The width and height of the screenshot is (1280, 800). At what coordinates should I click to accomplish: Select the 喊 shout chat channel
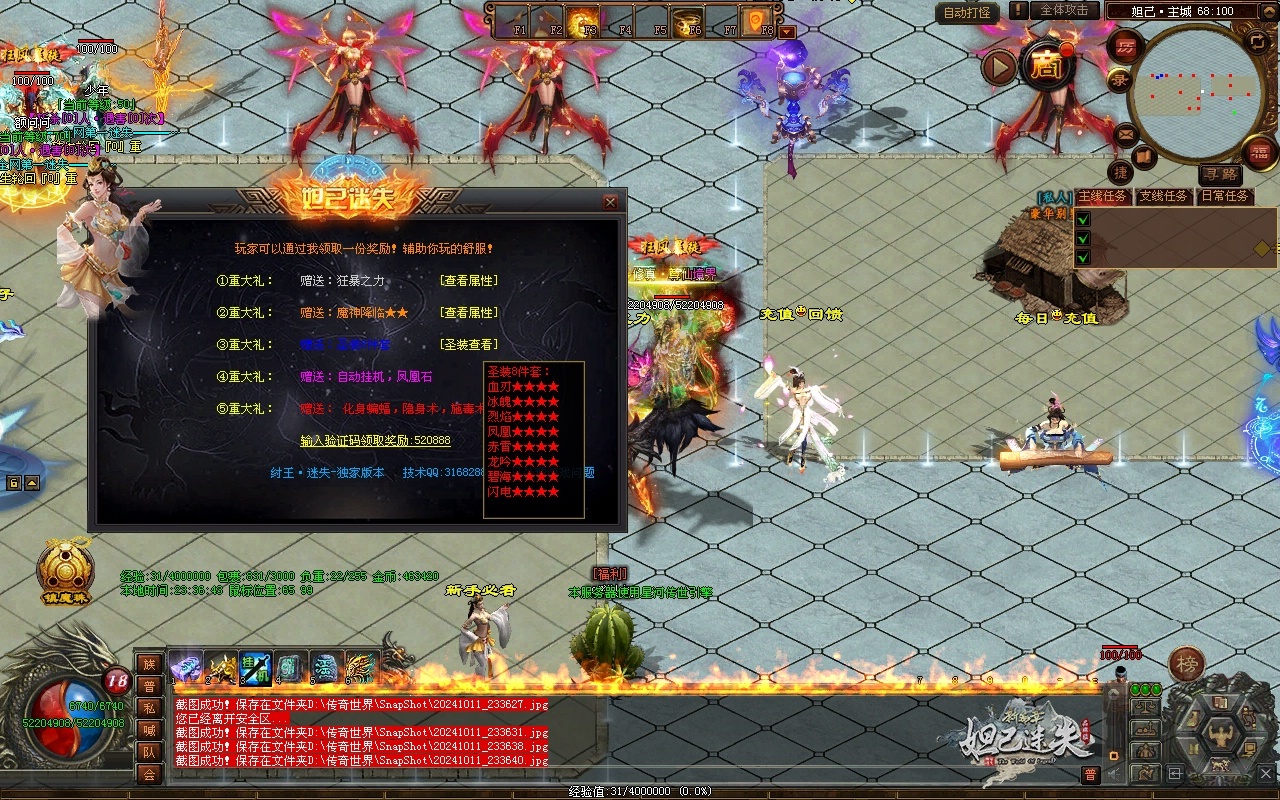click(149, 729)
